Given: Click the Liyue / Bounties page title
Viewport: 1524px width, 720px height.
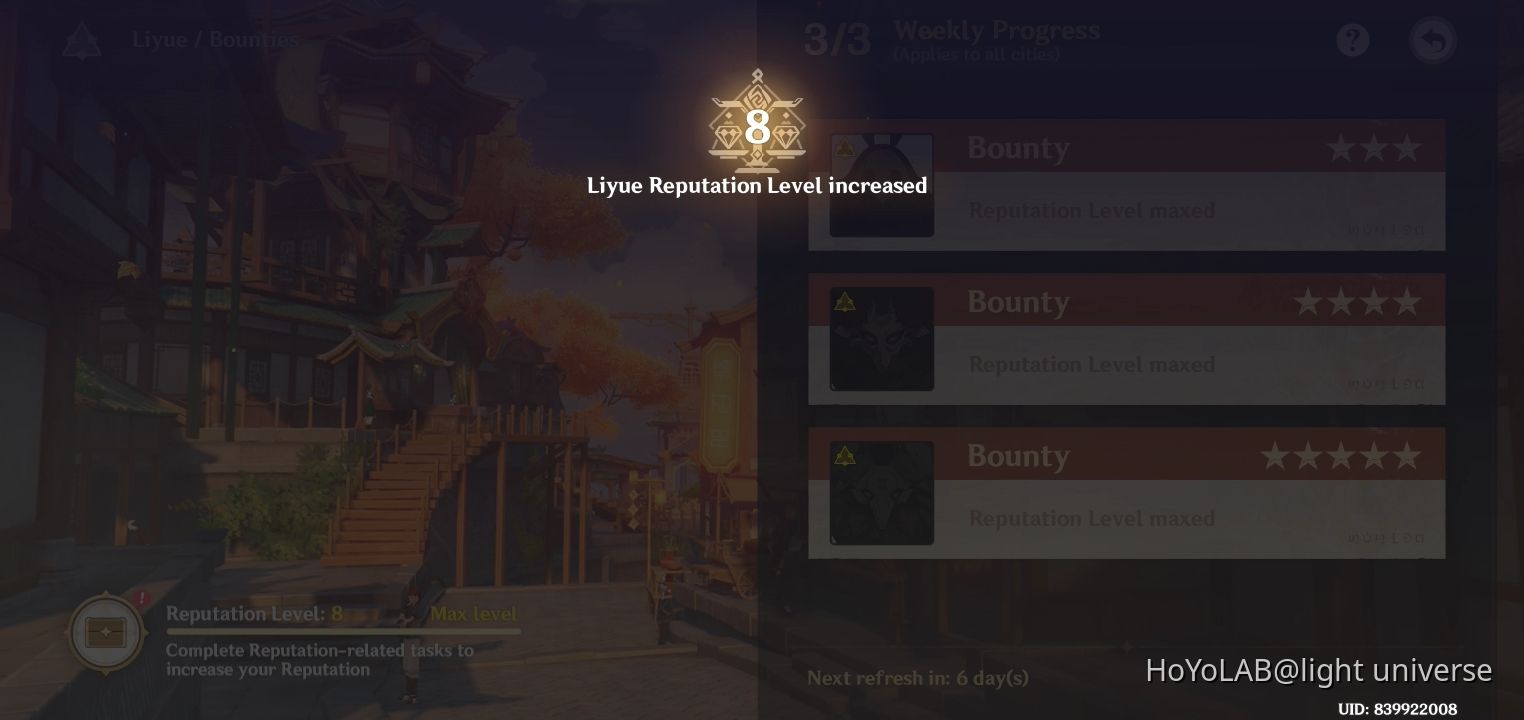Looking at the screenshot, I should [213, 40].
